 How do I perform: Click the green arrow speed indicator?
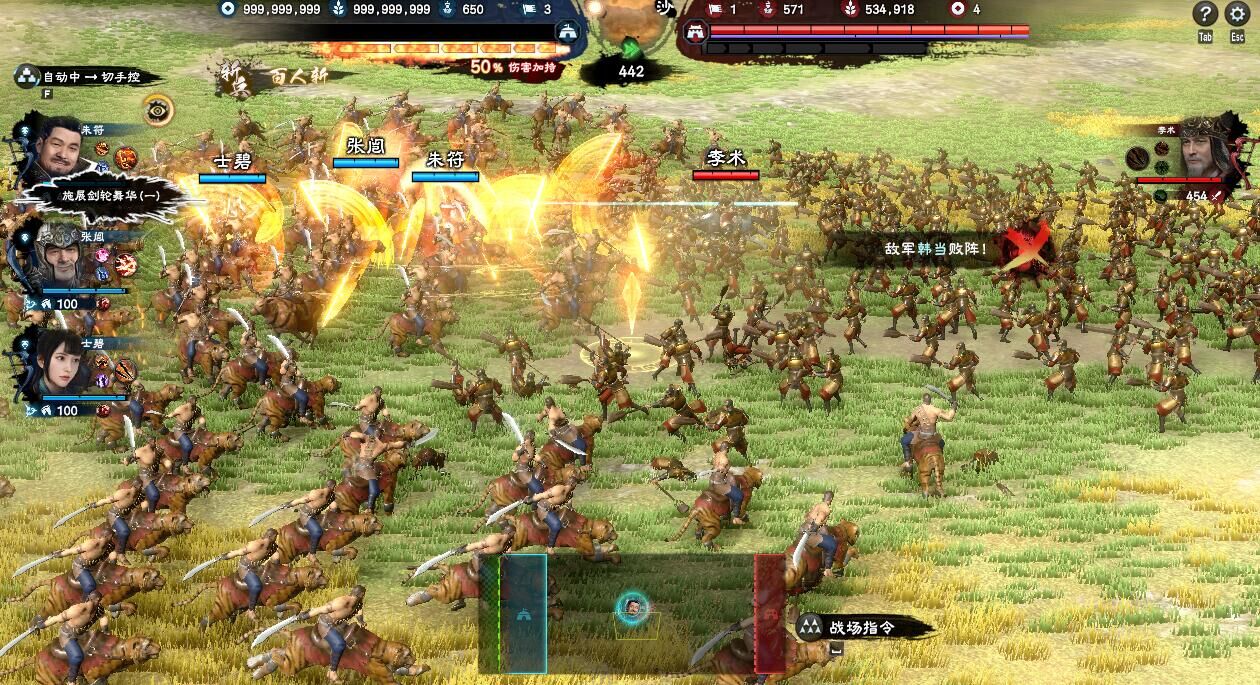[x=631, y=49]
